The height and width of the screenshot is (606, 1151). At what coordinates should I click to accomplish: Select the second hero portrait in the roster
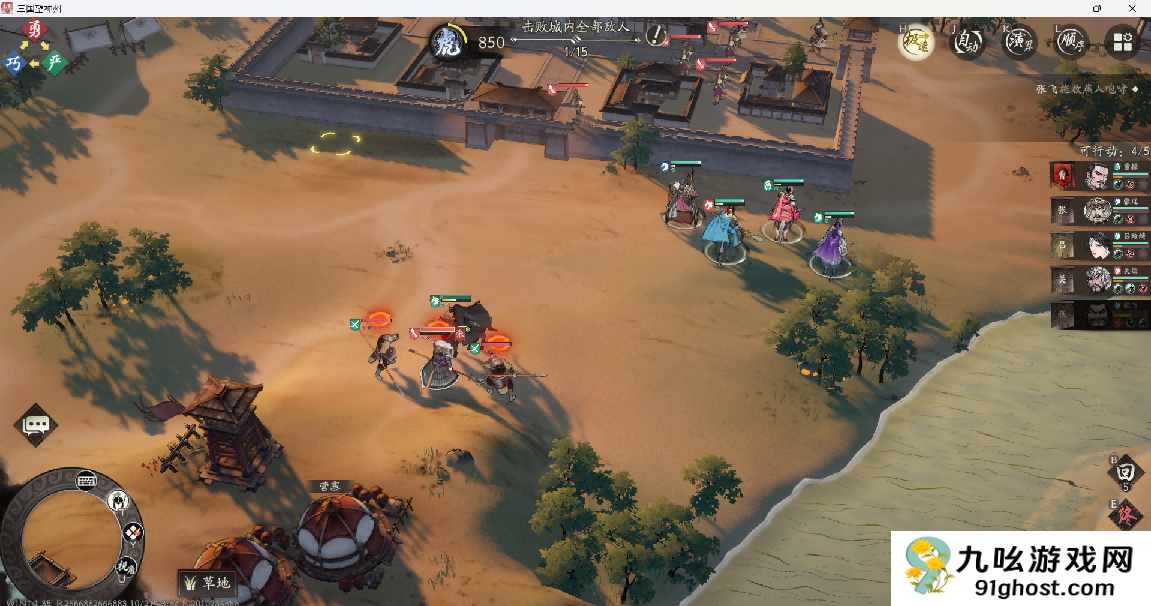click(x=1097, y=210)
